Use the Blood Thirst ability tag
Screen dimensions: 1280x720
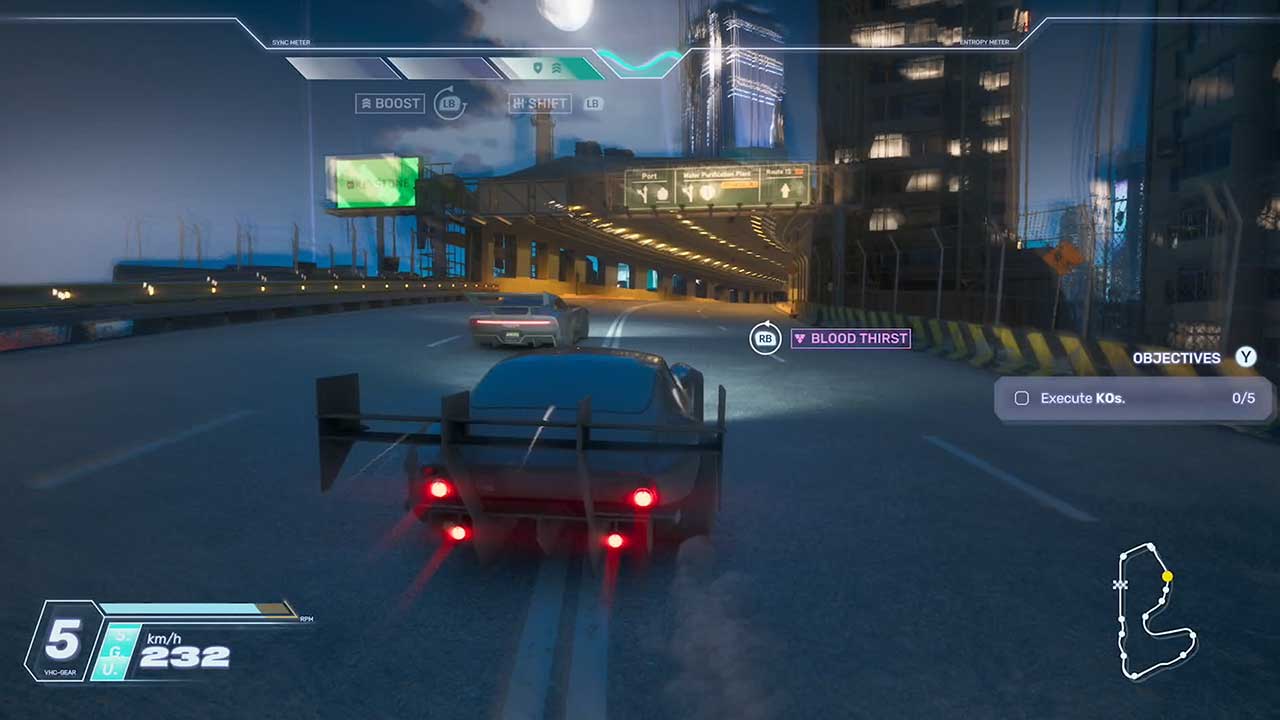point(850,338)
